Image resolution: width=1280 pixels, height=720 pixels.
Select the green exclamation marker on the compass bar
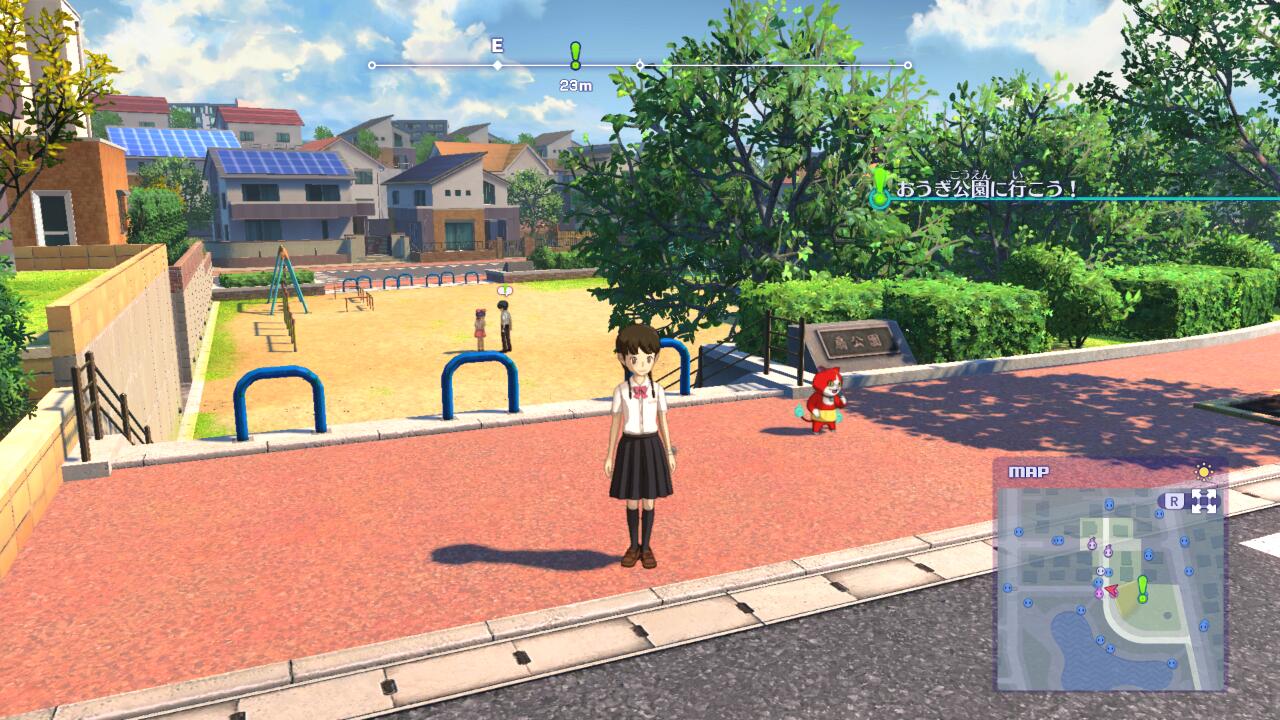[575, 55]
